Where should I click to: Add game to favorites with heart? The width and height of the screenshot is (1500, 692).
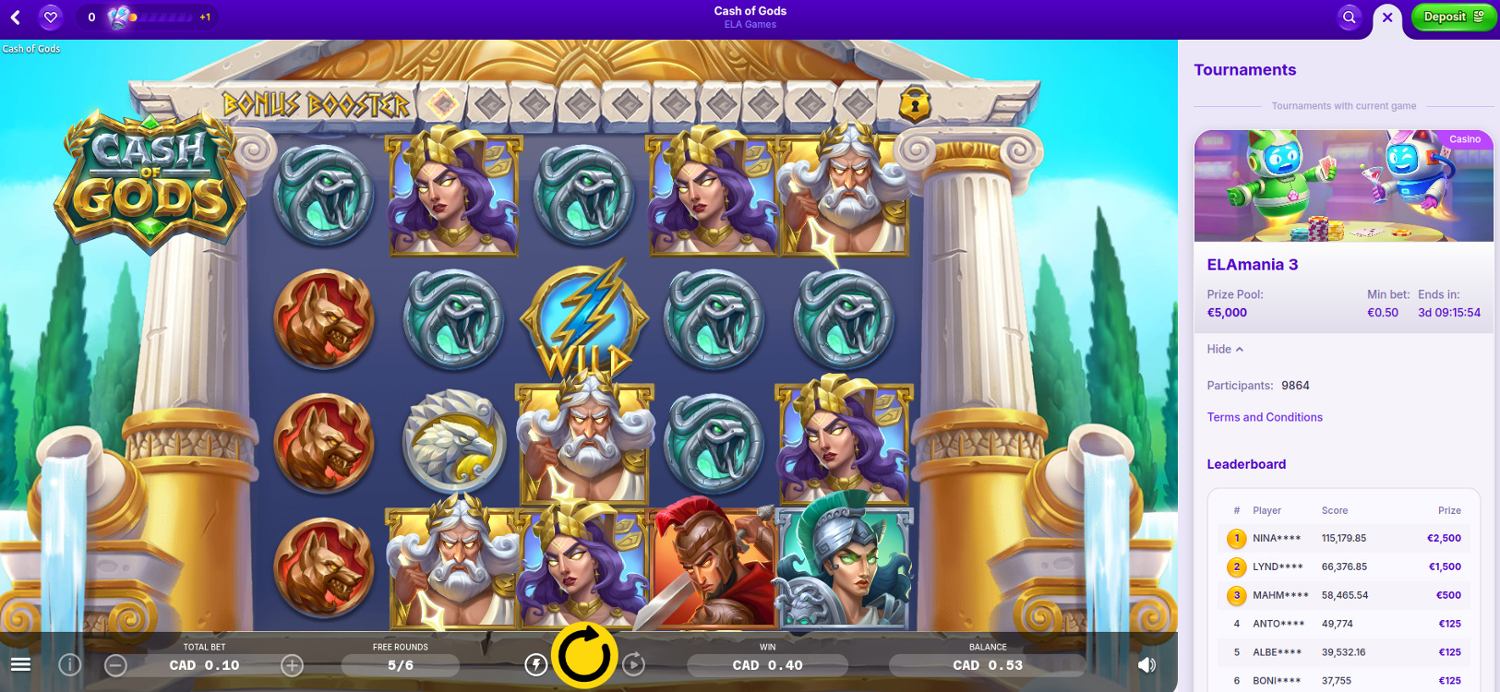51,17
